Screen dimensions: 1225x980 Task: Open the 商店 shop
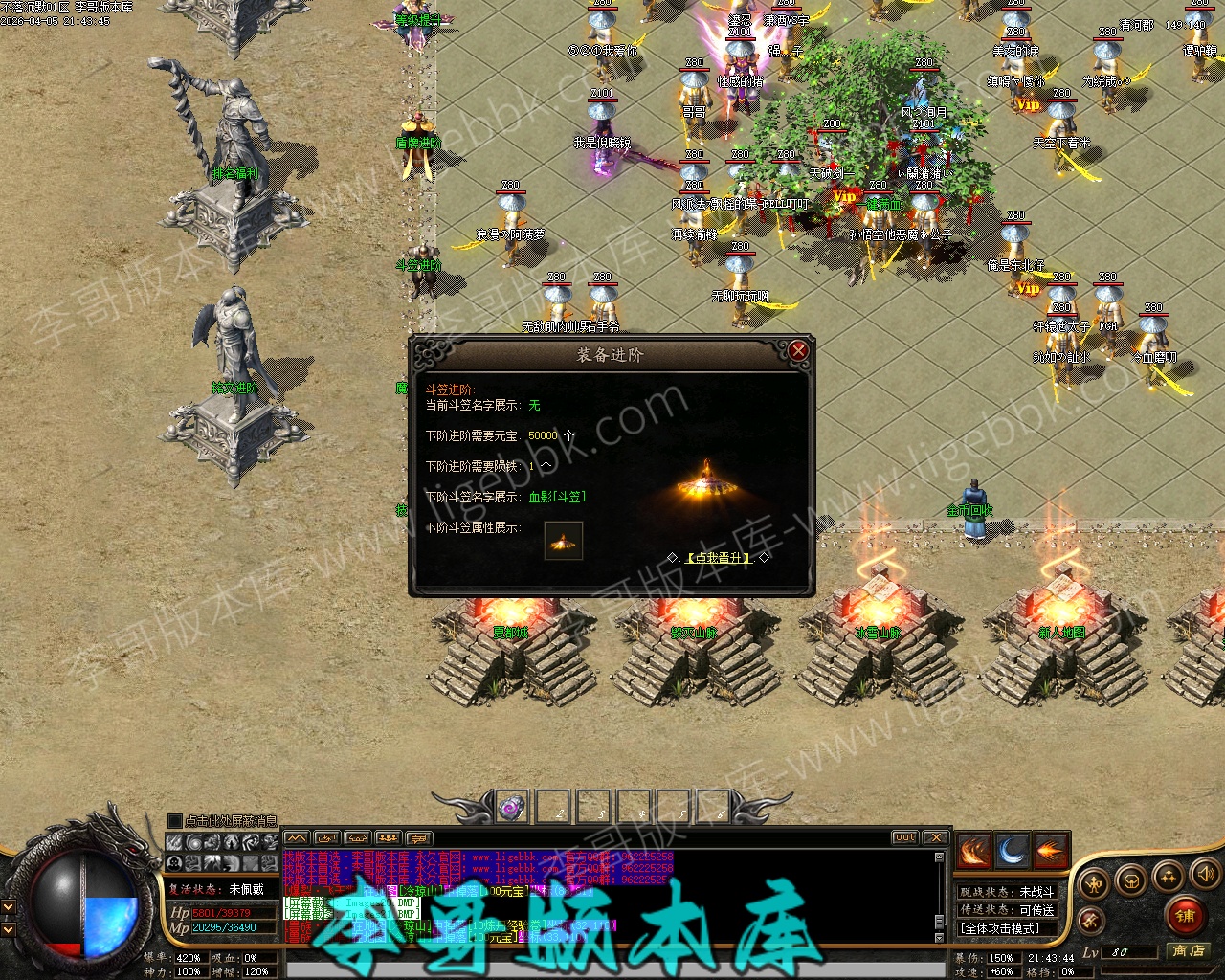pos(1188,951)
